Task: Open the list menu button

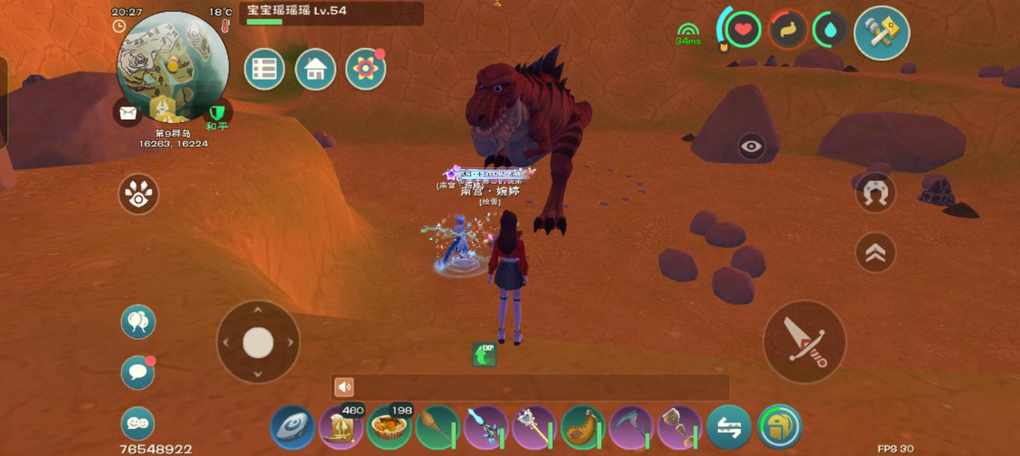Action: point(265,69)
